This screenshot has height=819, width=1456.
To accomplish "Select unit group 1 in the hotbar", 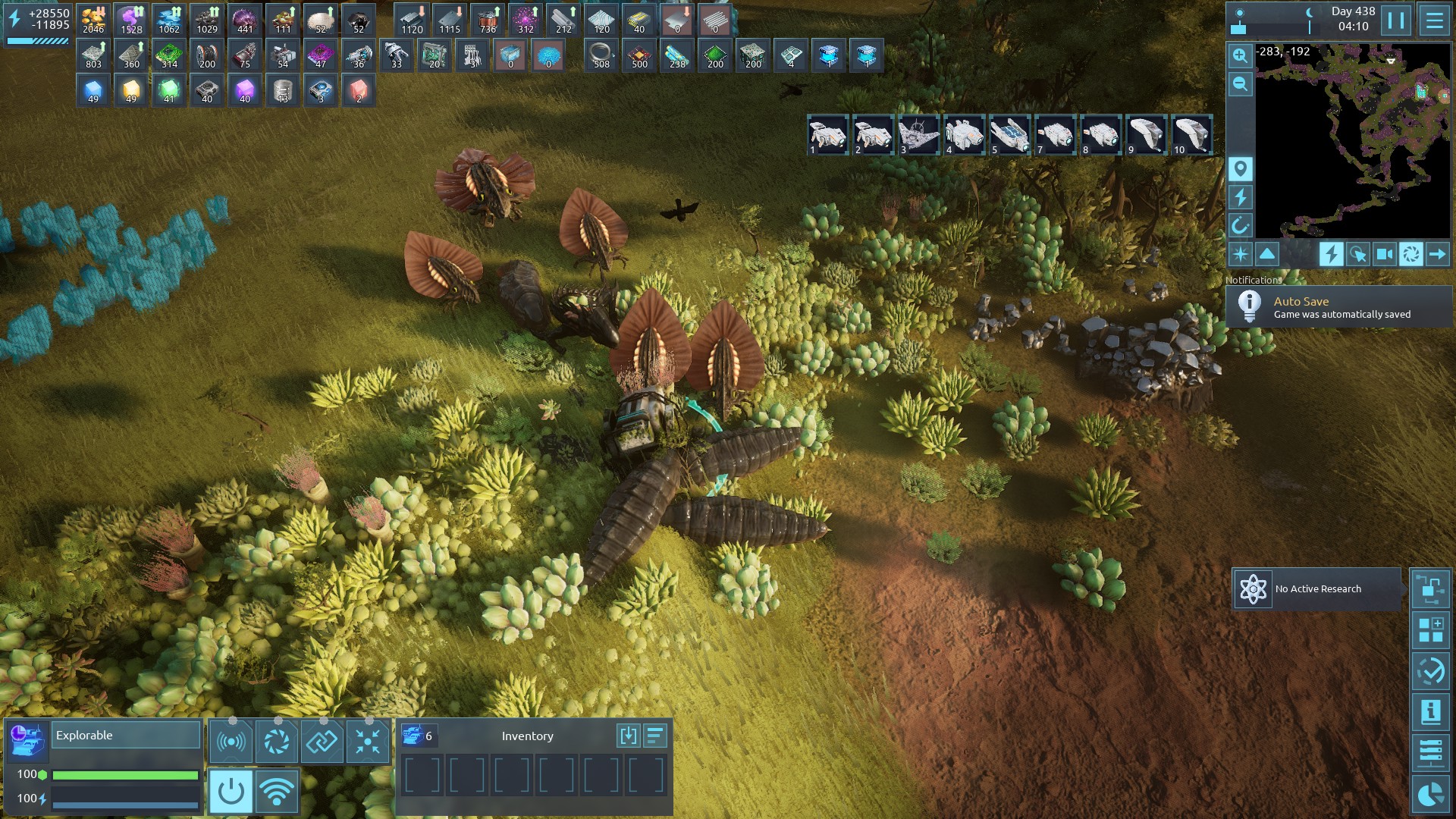I will pyautogui.click(x=827, y=135).
